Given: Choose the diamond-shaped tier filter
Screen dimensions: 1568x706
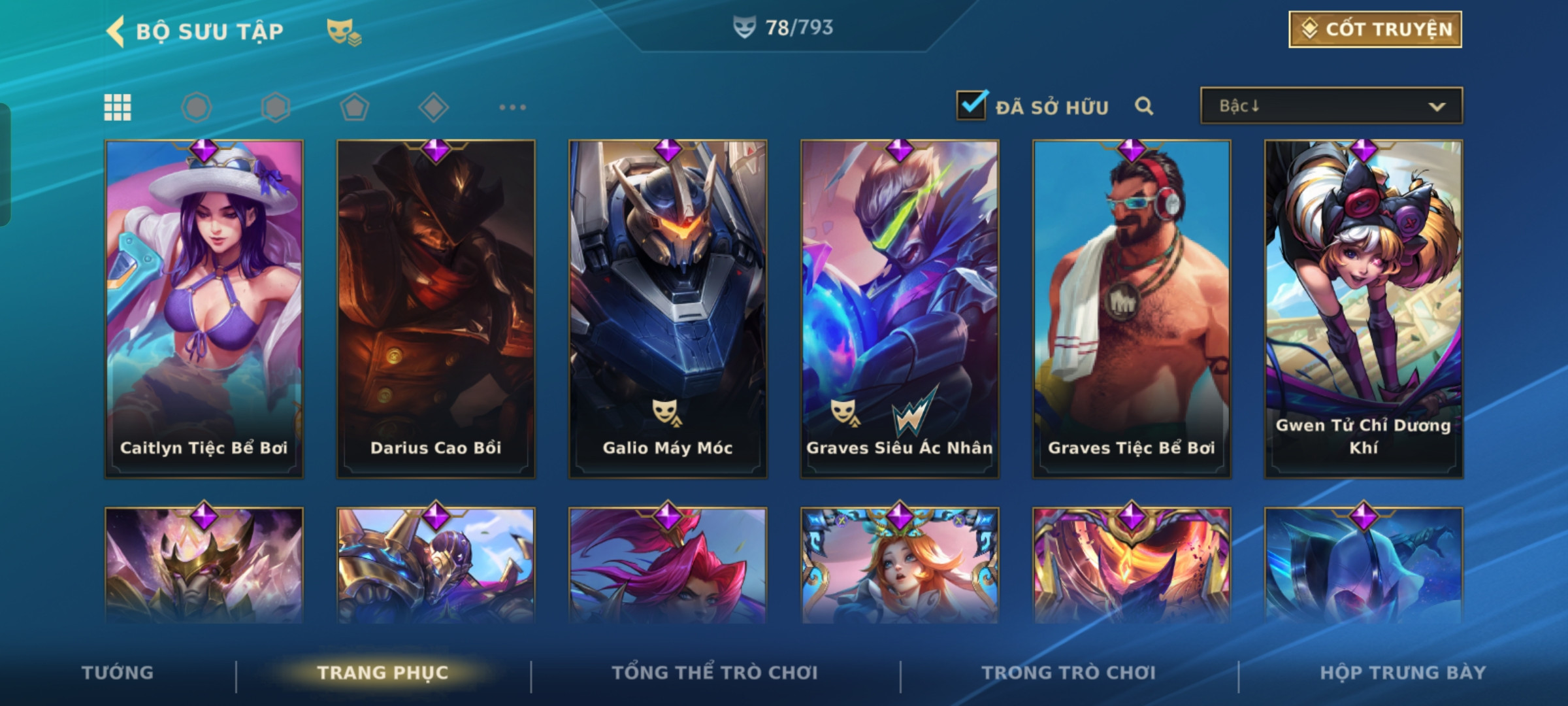Looking at the screenshot, I should coord(433,107).
